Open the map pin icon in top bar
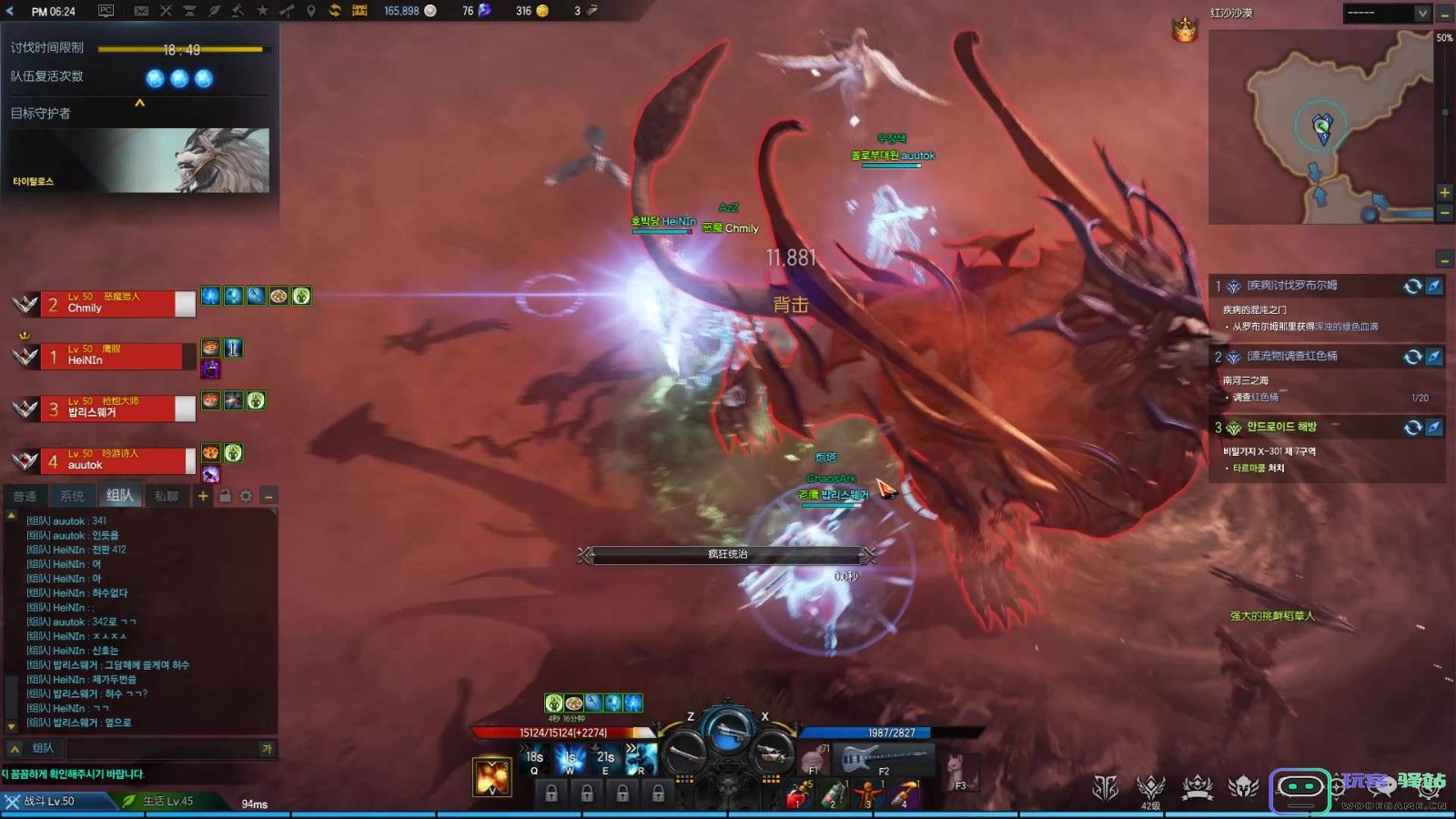This screenshot has height=819, width=1456. (310, 11)
